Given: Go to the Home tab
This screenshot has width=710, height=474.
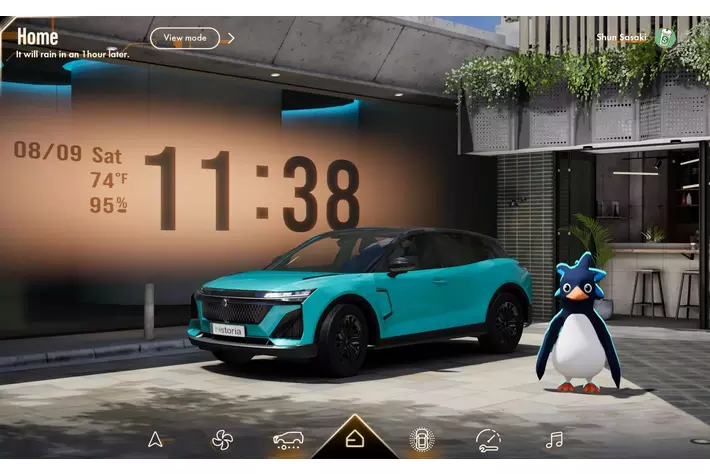Looking at the screenshot, I should click(x=354, y=439).
